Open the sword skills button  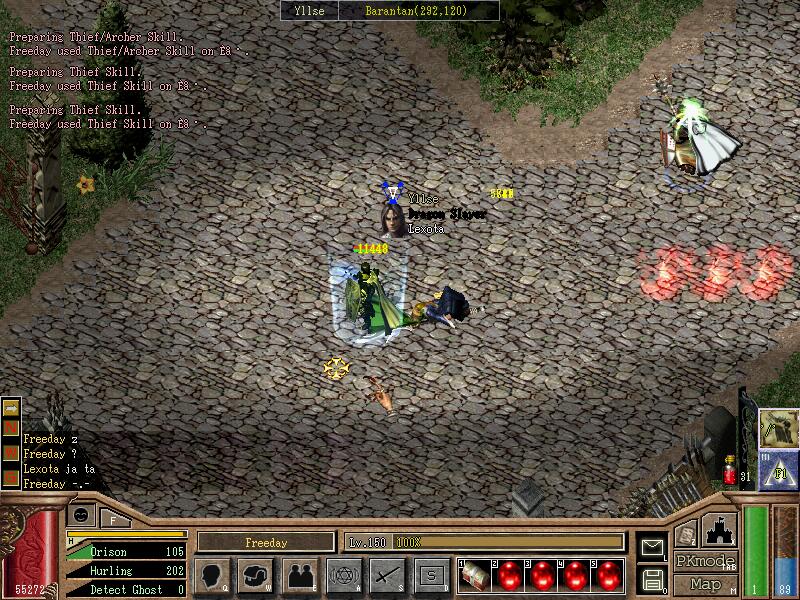pos(386,575)
